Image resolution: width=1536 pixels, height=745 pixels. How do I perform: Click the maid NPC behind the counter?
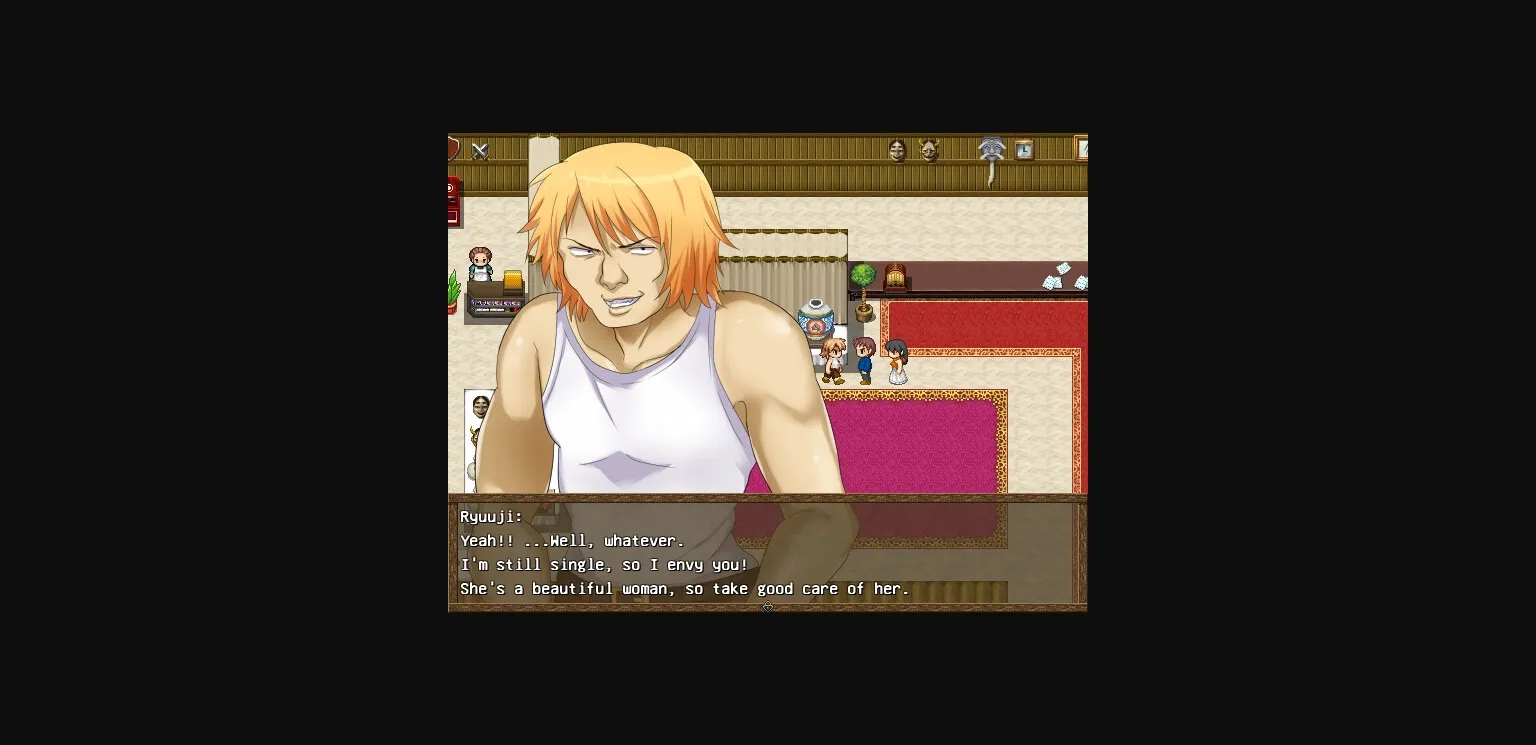click(x=481, y=262)
